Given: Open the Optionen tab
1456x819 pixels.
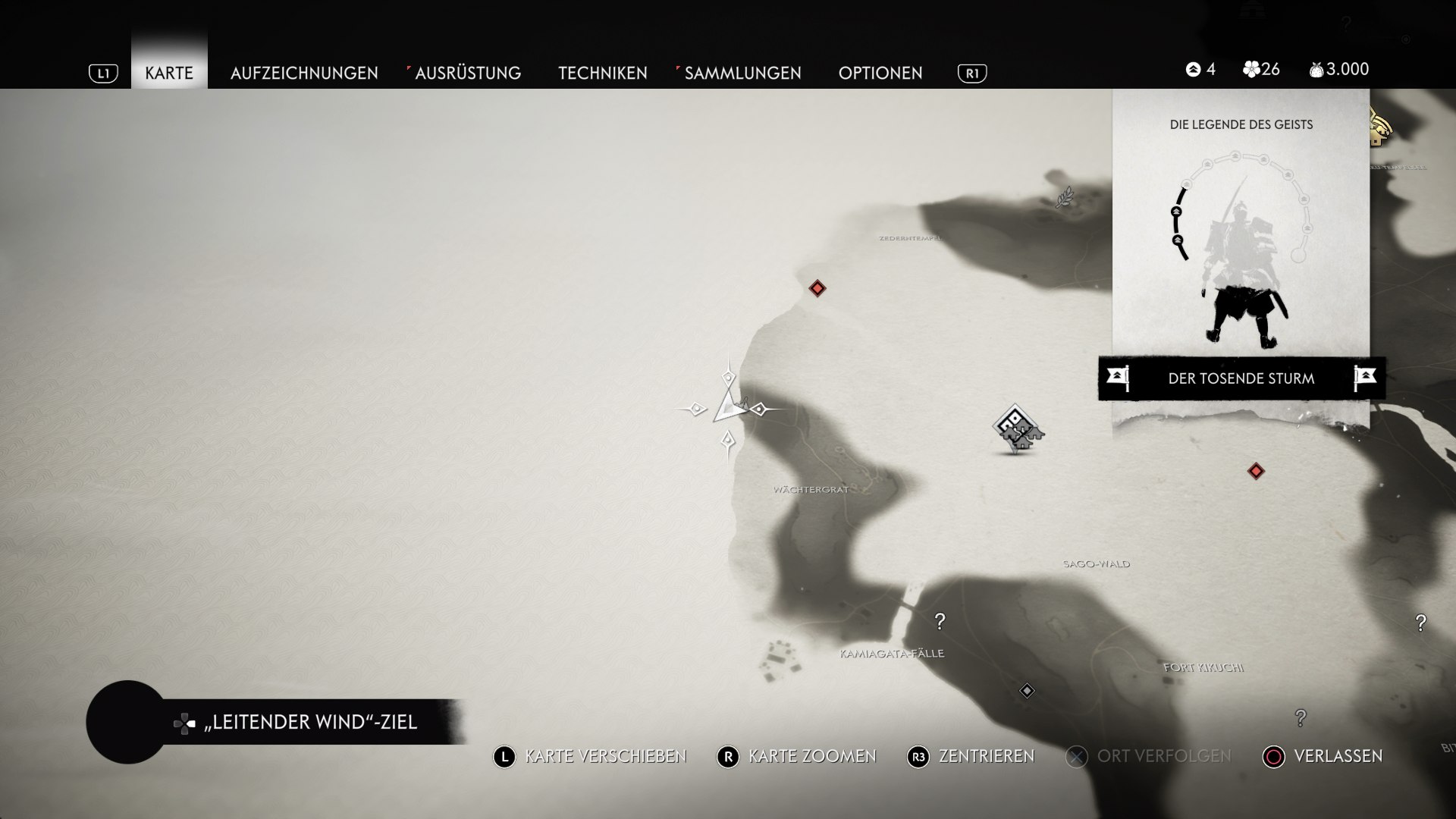Looking at the screenshot, I should point(880,73).
